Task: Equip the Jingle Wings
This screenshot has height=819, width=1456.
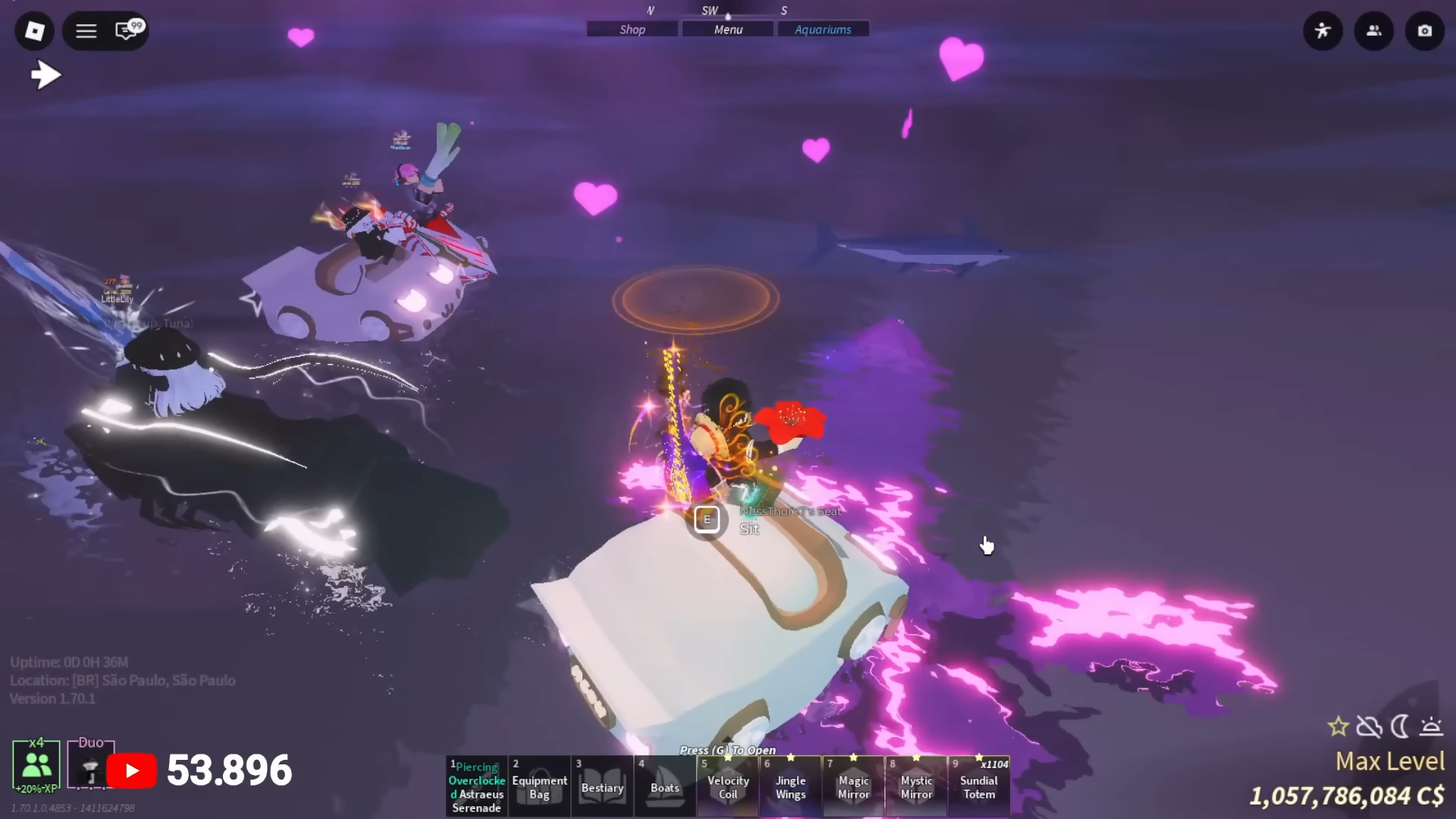Action: click(791, 787)
